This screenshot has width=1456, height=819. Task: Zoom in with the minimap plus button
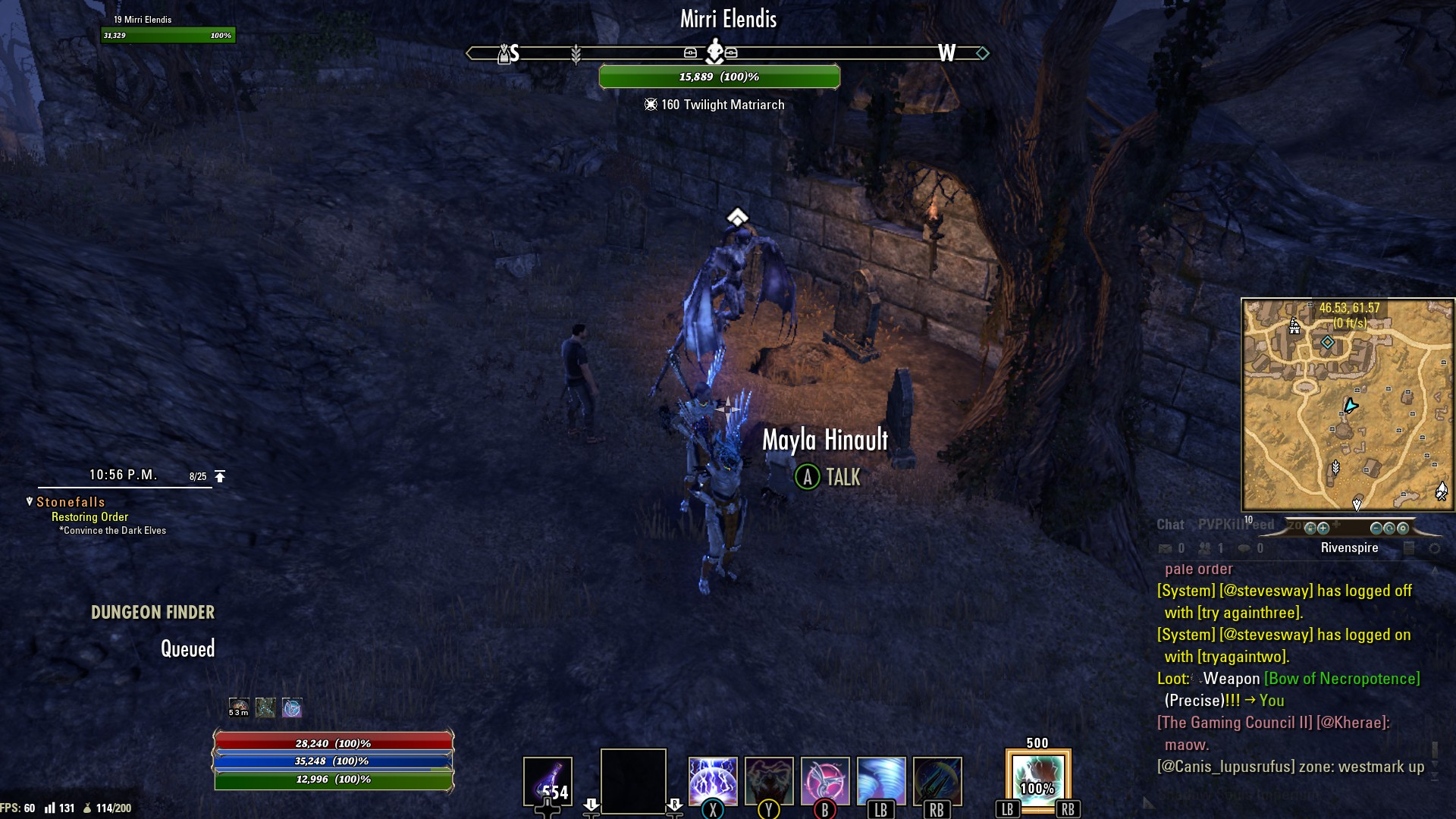coord(1323,529)
